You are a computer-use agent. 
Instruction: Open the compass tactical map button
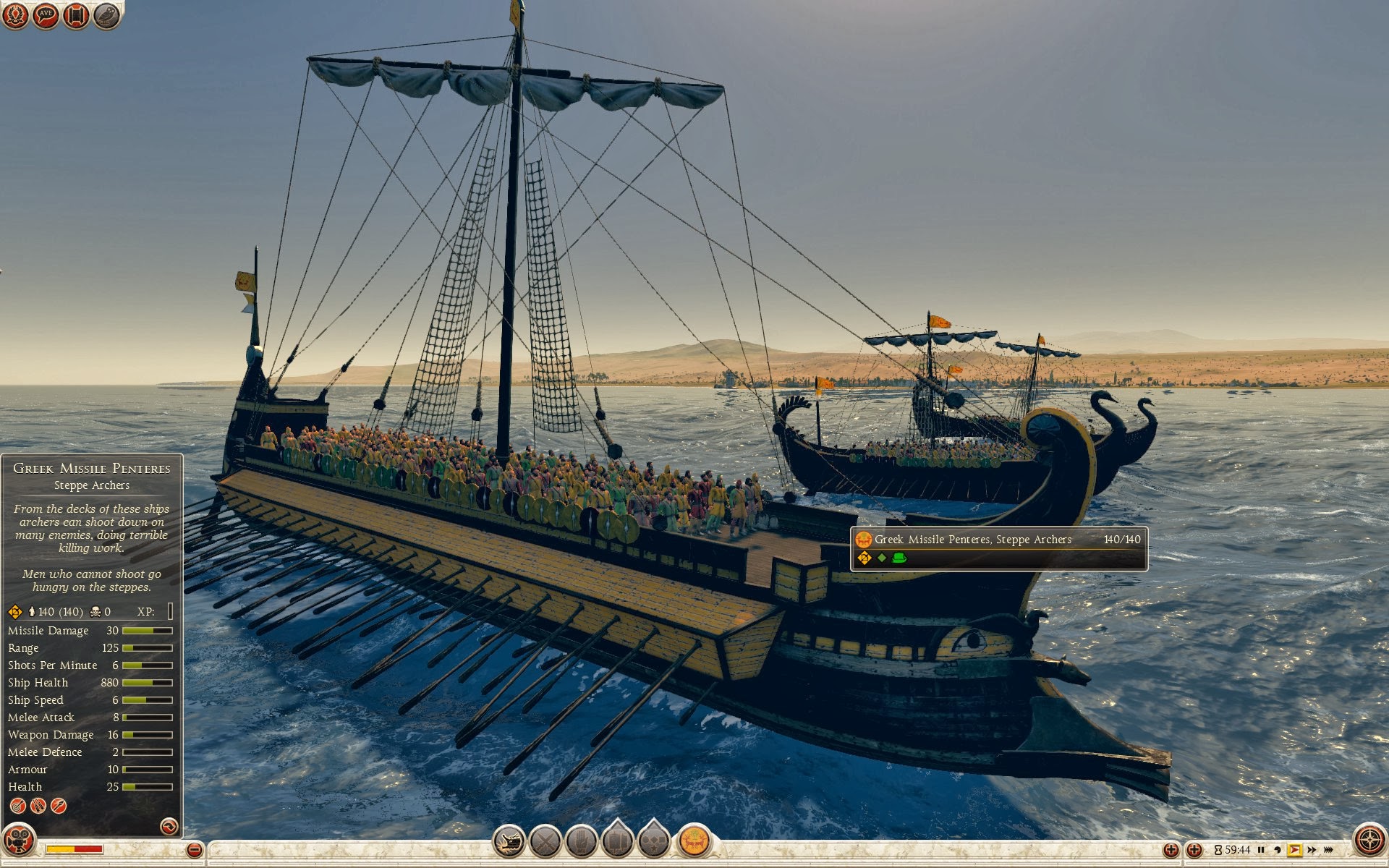tap(1369, 841)
